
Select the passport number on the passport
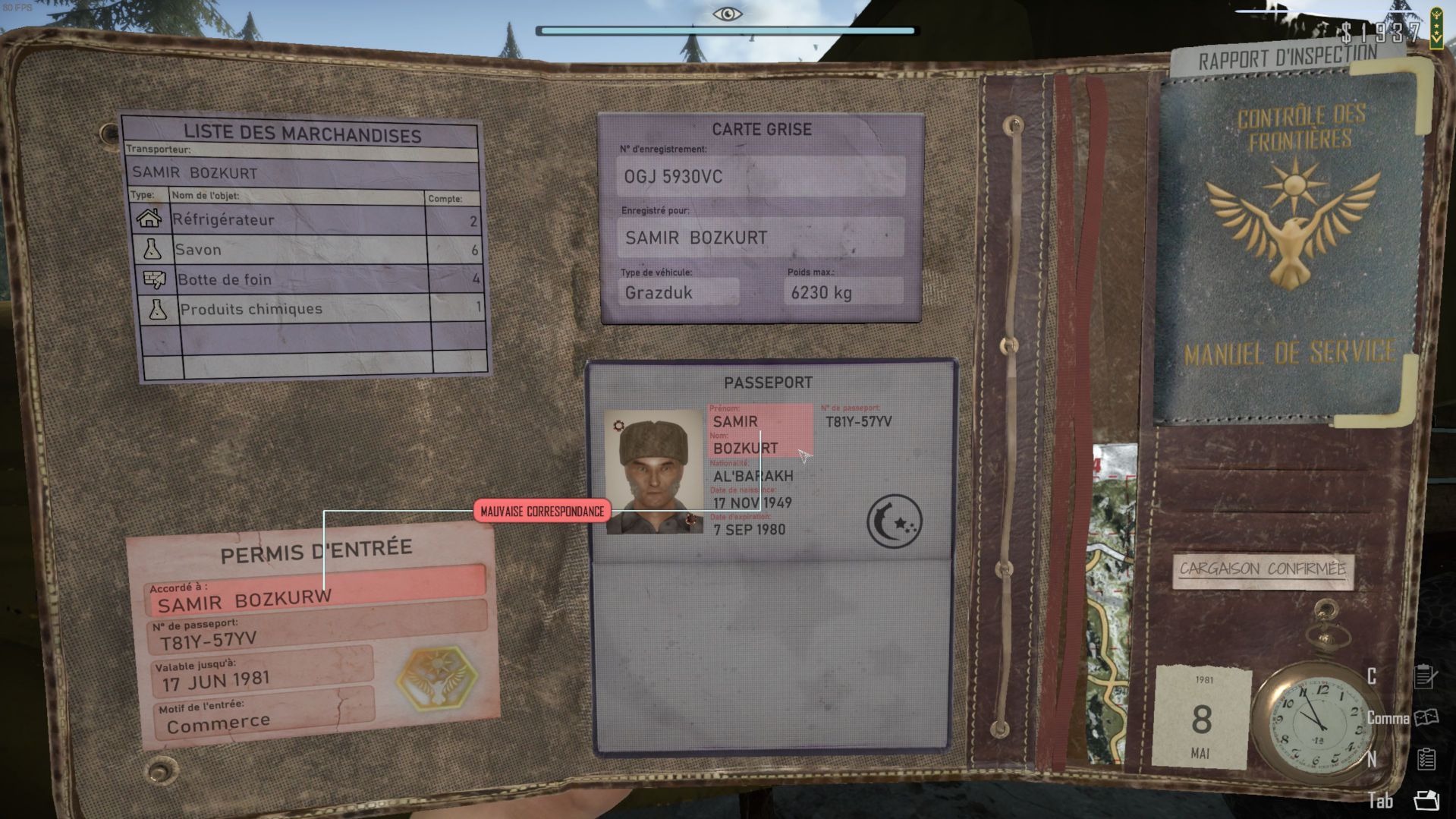coord(858,421)
